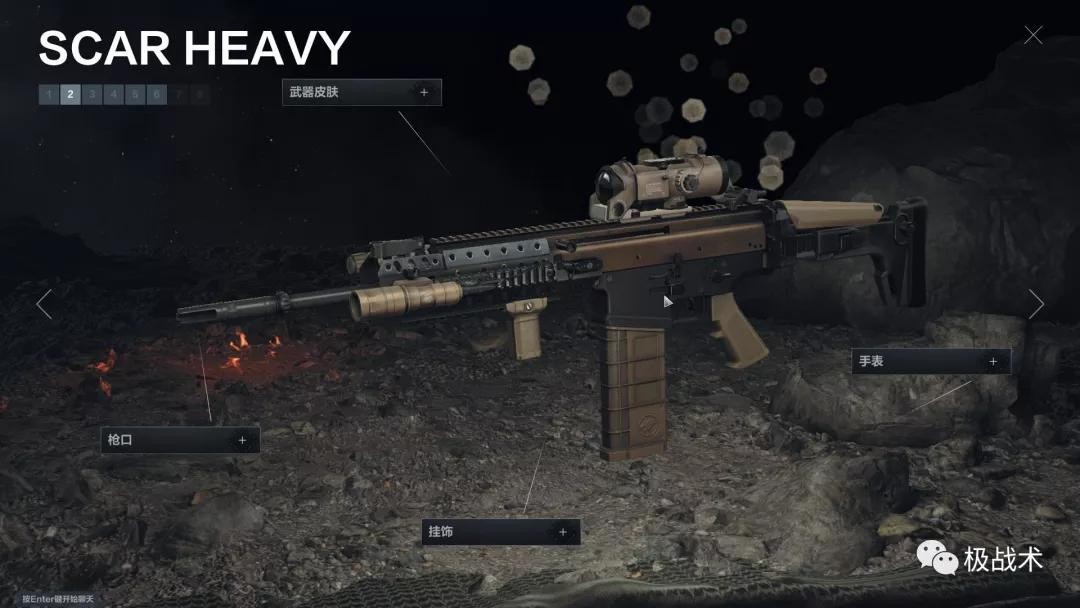The width and height of the screenshot is (1080, 608).
Task: Close the SCAR HEAVY customization screen
Action: [x=1033, y=36]
